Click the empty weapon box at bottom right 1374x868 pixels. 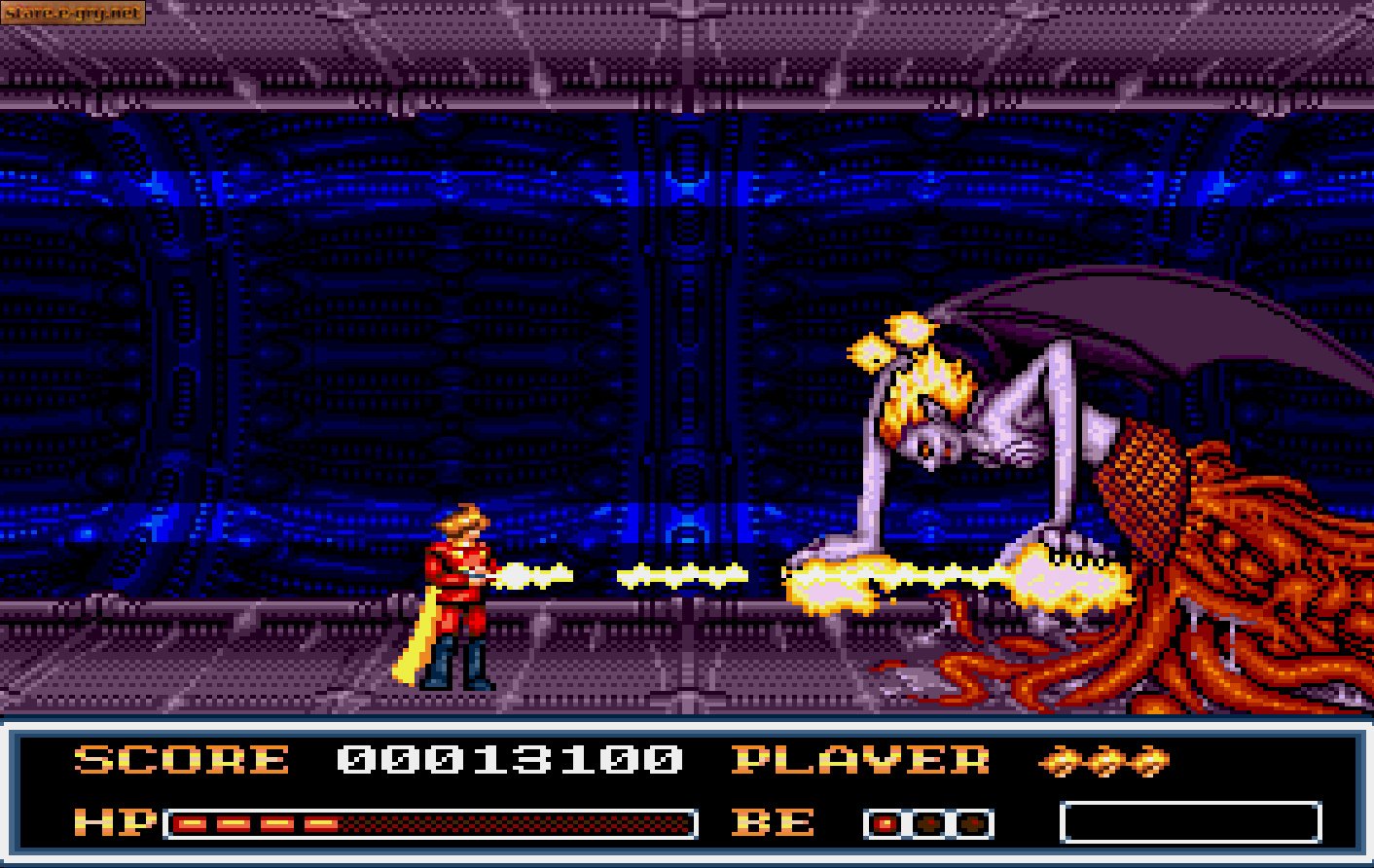tap(1192, 820)
